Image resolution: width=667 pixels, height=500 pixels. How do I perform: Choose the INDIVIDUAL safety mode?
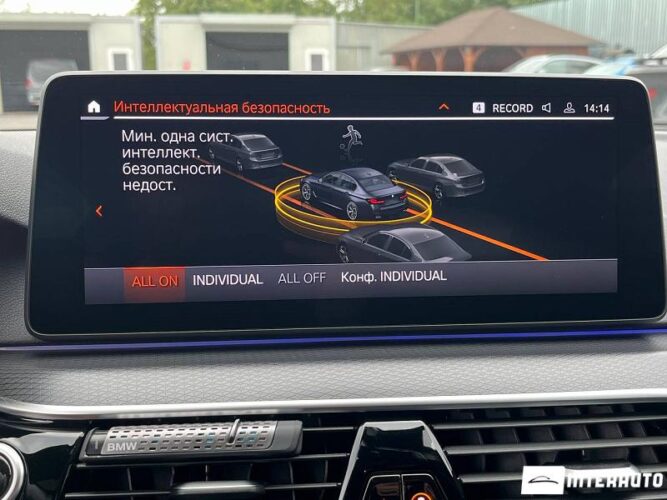click(x=227, y=280)
